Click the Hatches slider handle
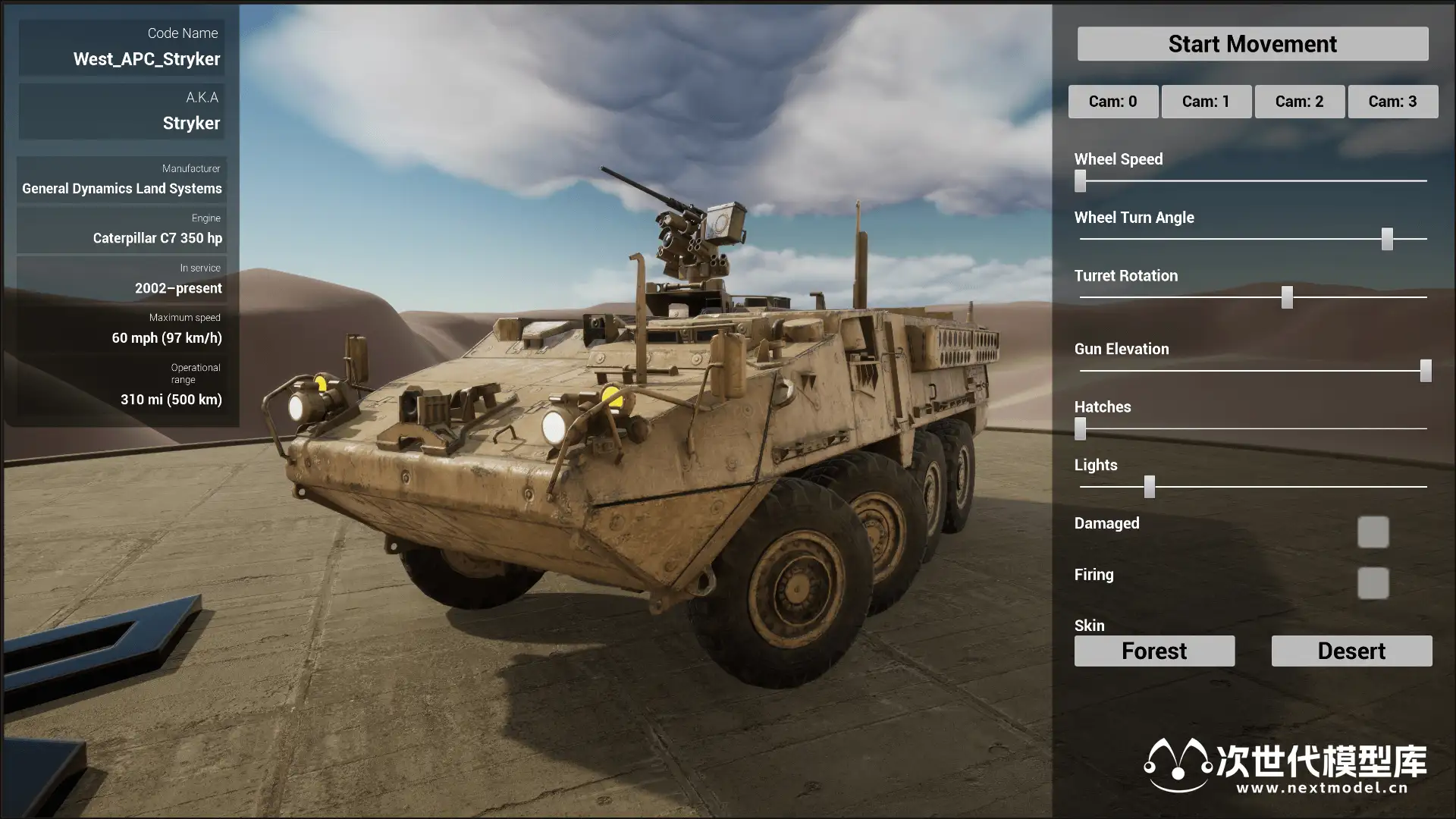 tap(1081, 428)
